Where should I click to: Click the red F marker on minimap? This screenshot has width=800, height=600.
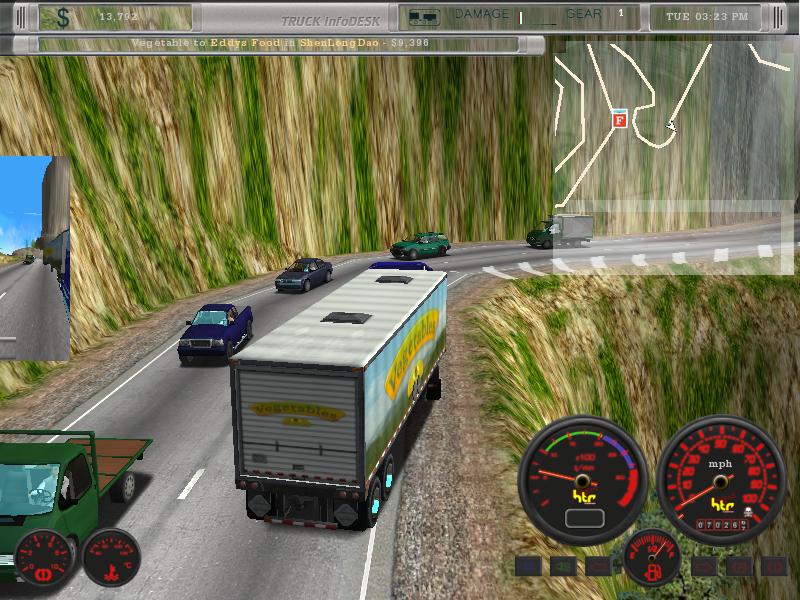(x=619, y=120)
